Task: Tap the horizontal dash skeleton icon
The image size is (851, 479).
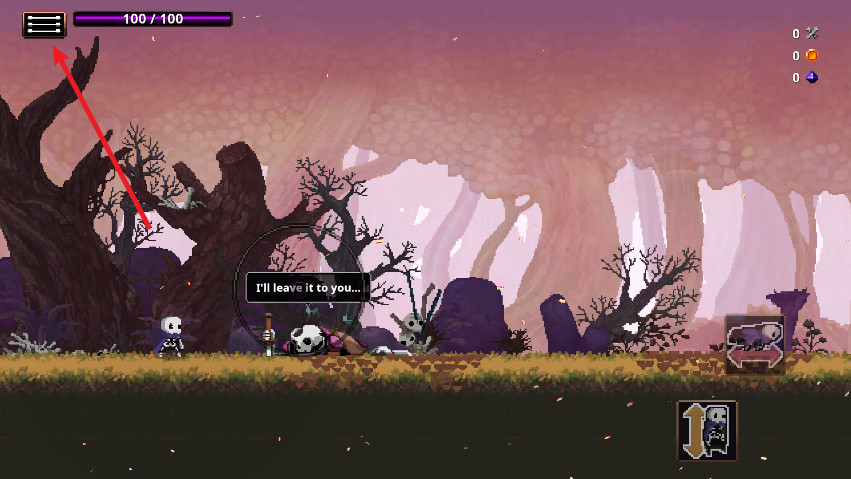Action: (x=755, y=343)
